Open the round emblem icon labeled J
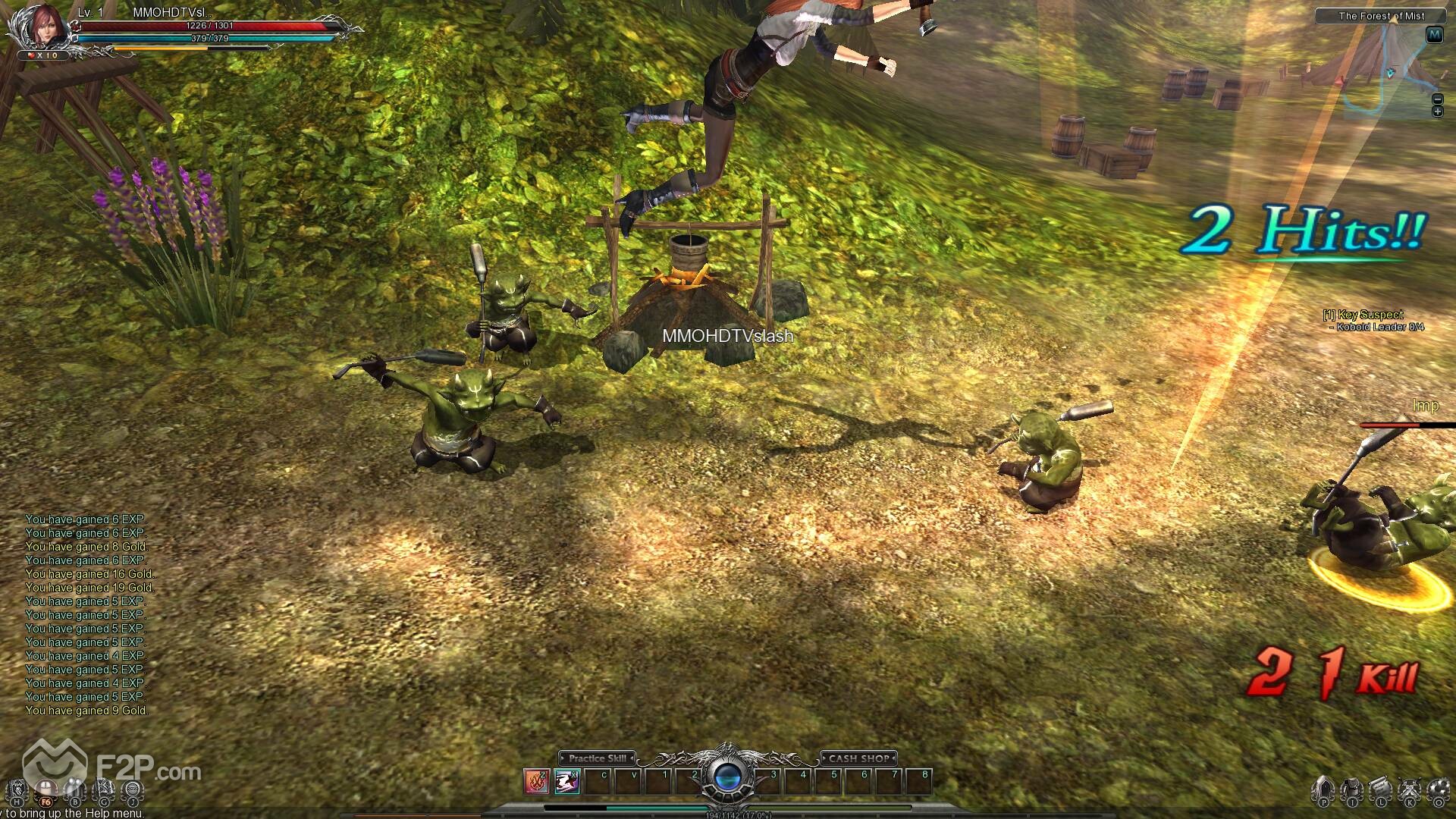Viewport: 1456px width, 819px height. tap(132, 790)
